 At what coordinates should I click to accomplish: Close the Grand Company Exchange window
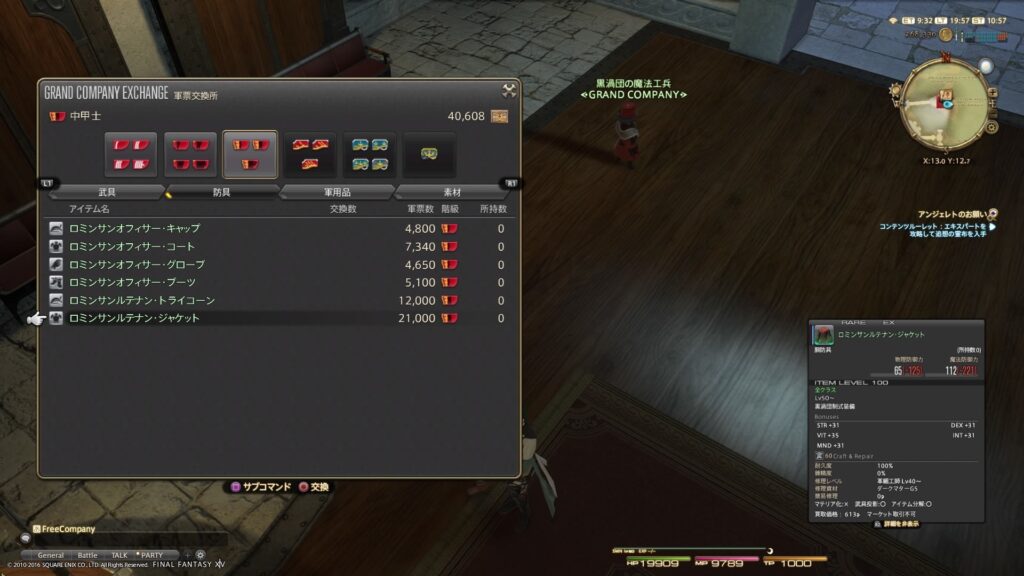509,92
